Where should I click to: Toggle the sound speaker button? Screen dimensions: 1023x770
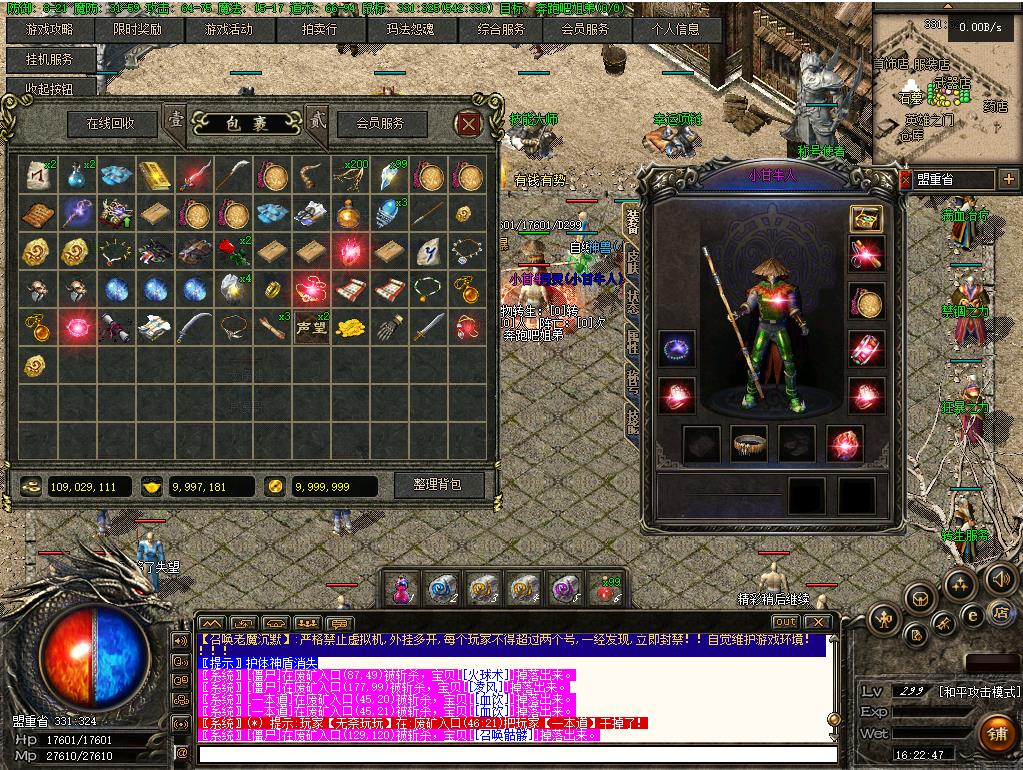click(x=1000, y=578)
